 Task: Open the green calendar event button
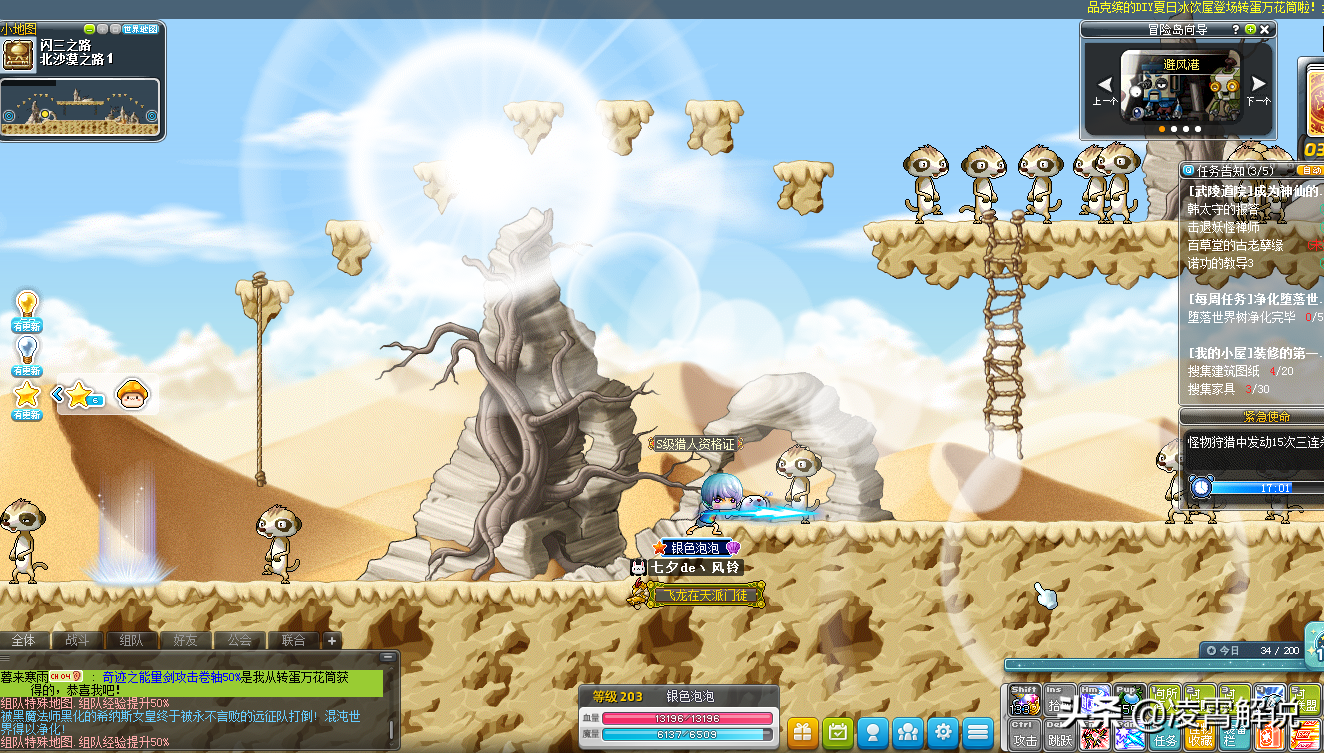838,732
